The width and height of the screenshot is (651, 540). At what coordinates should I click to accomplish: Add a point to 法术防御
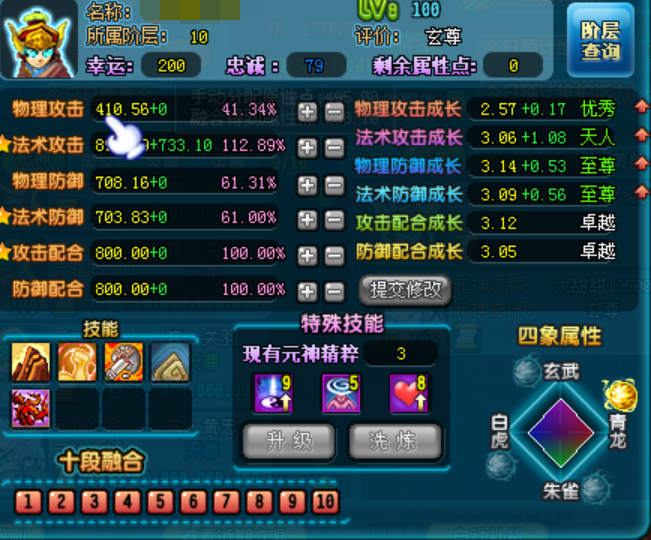pos(308,219)
